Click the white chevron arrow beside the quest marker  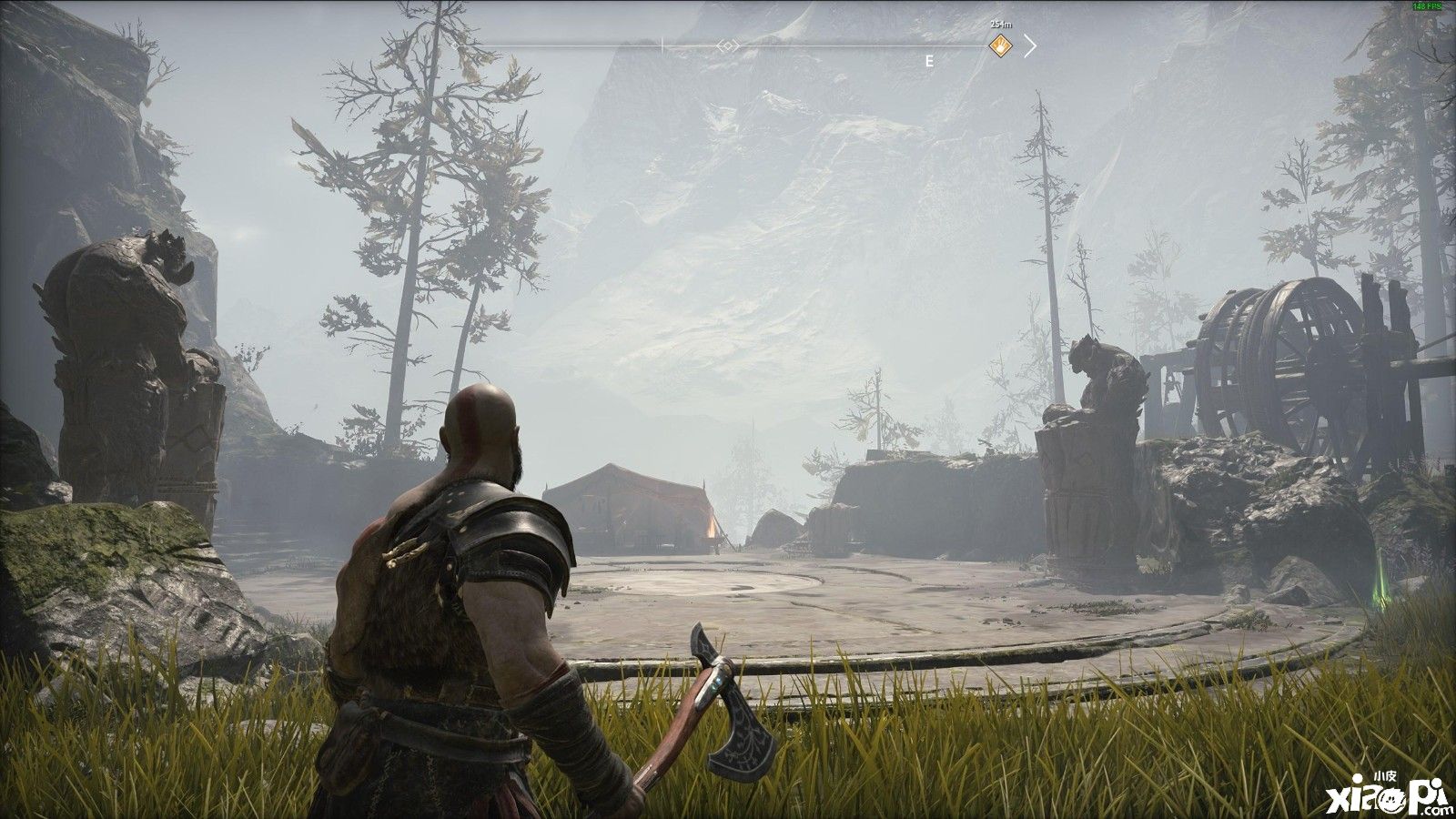[1030, 45]
